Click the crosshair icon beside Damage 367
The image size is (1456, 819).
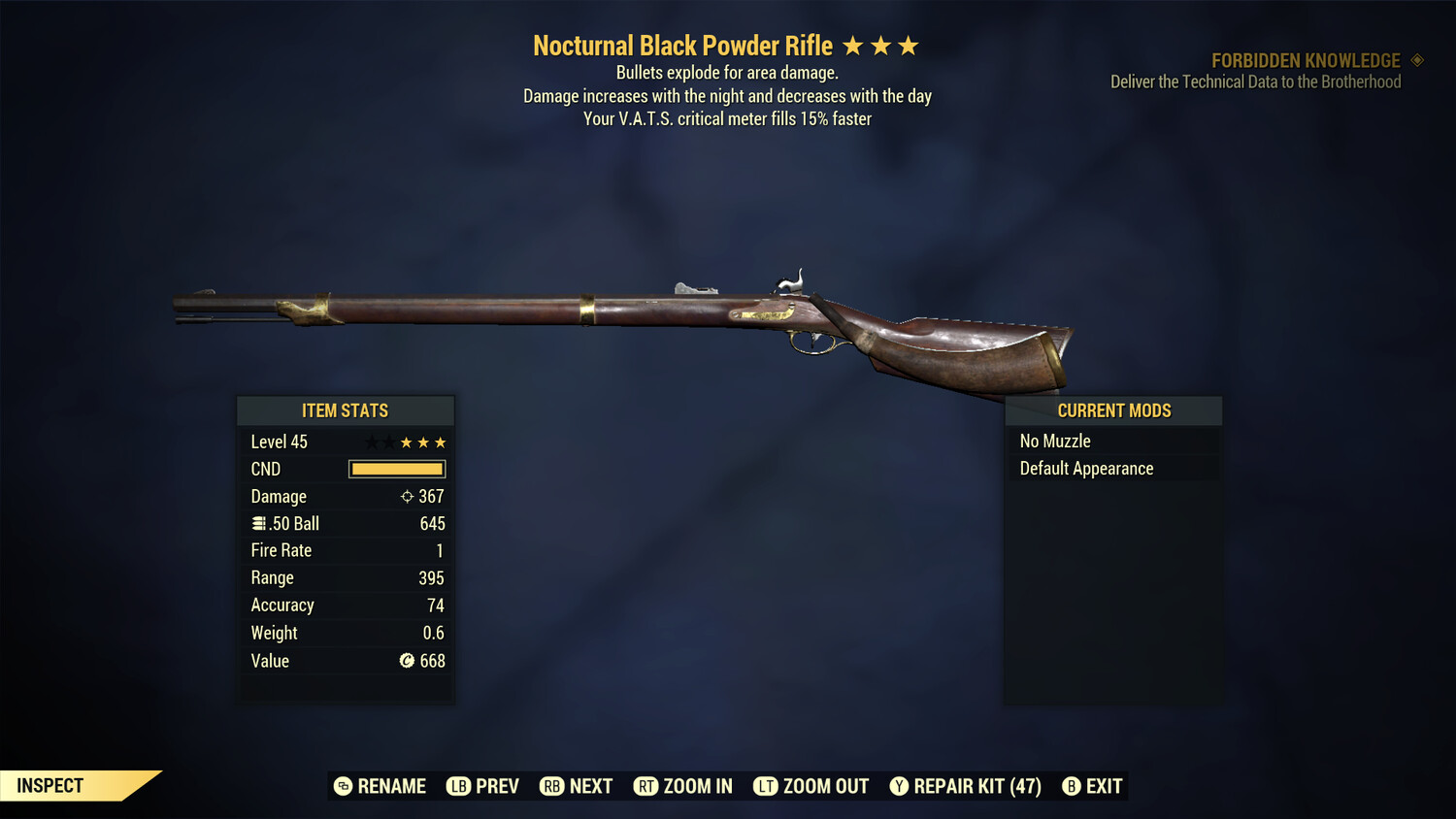point(407,496)
